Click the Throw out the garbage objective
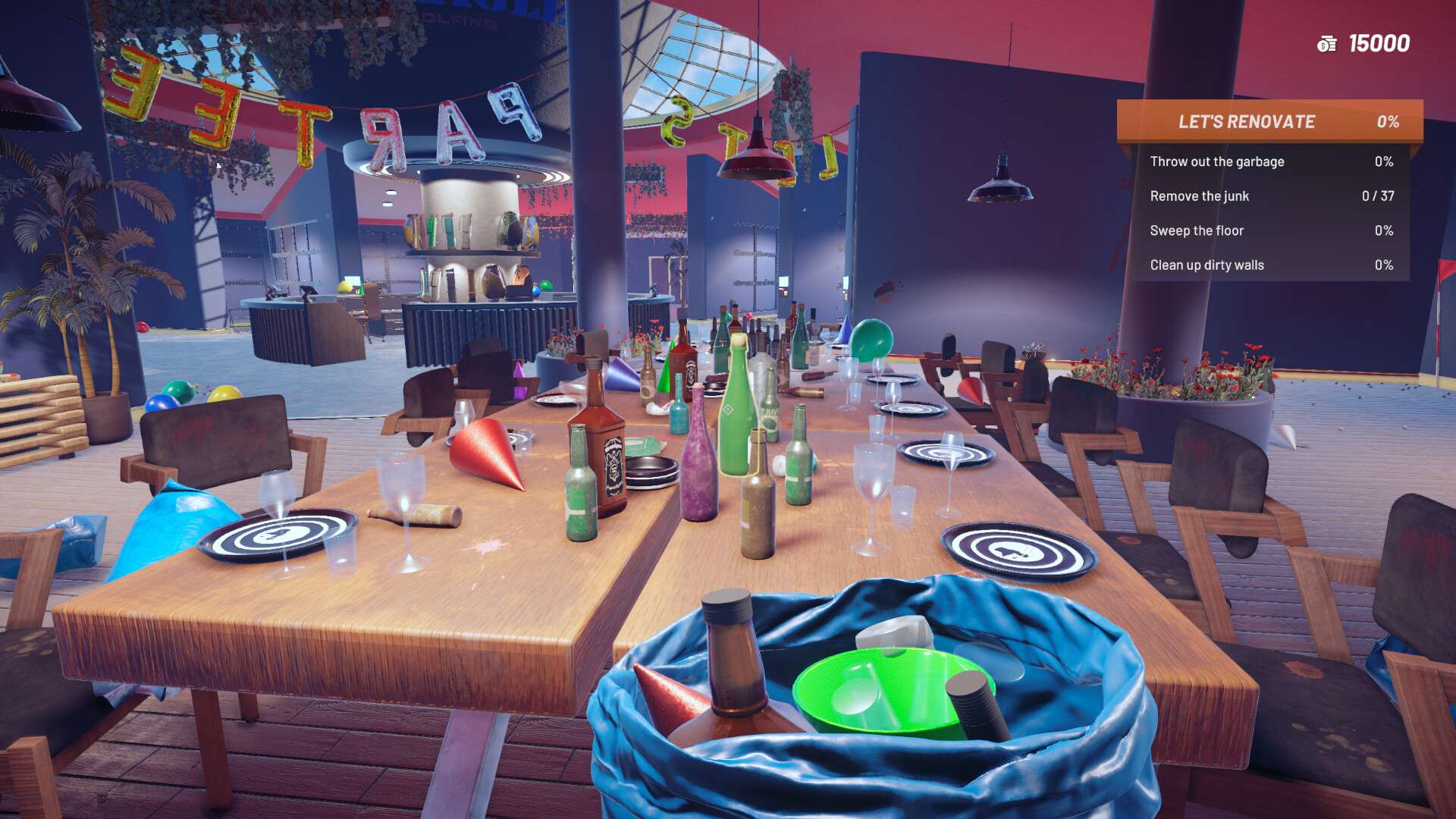Viewport: 1456px width, 819px height. click(x=1217, y=162)
